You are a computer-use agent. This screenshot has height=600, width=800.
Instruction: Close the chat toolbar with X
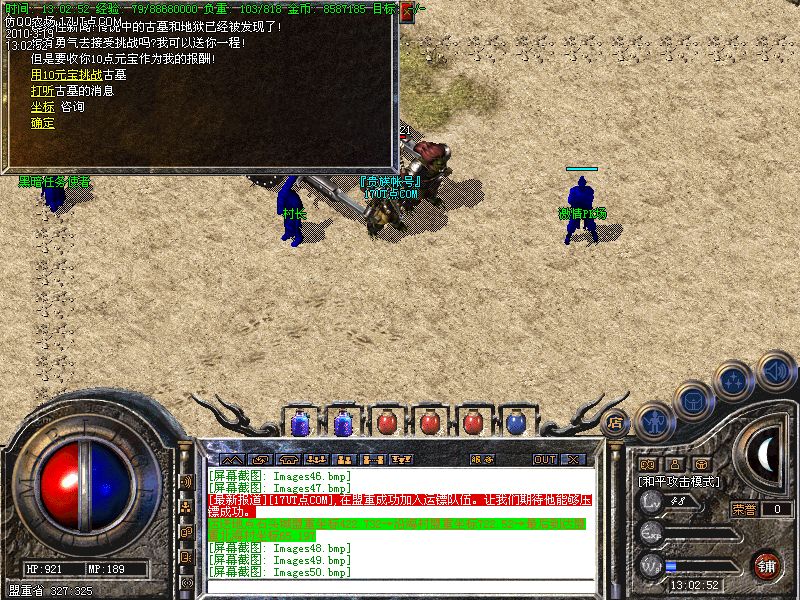(573, 460)
